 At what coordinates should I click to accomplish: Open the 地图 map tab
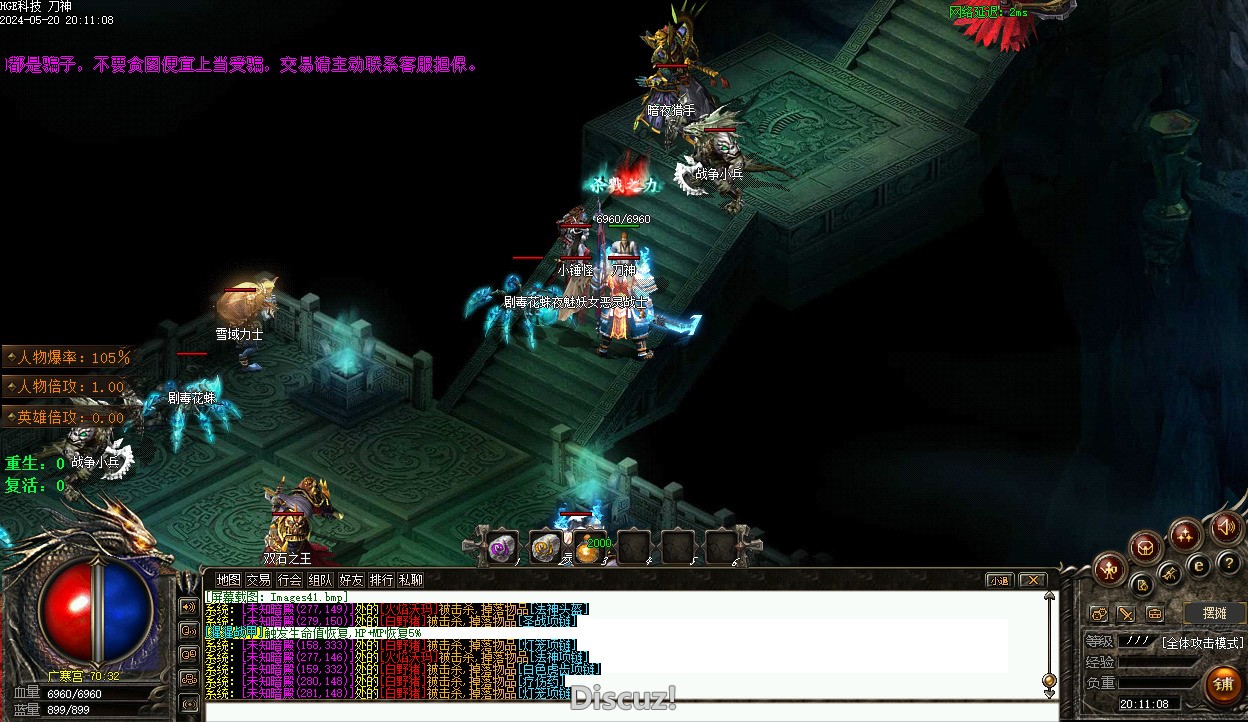(x=229, y=579)
